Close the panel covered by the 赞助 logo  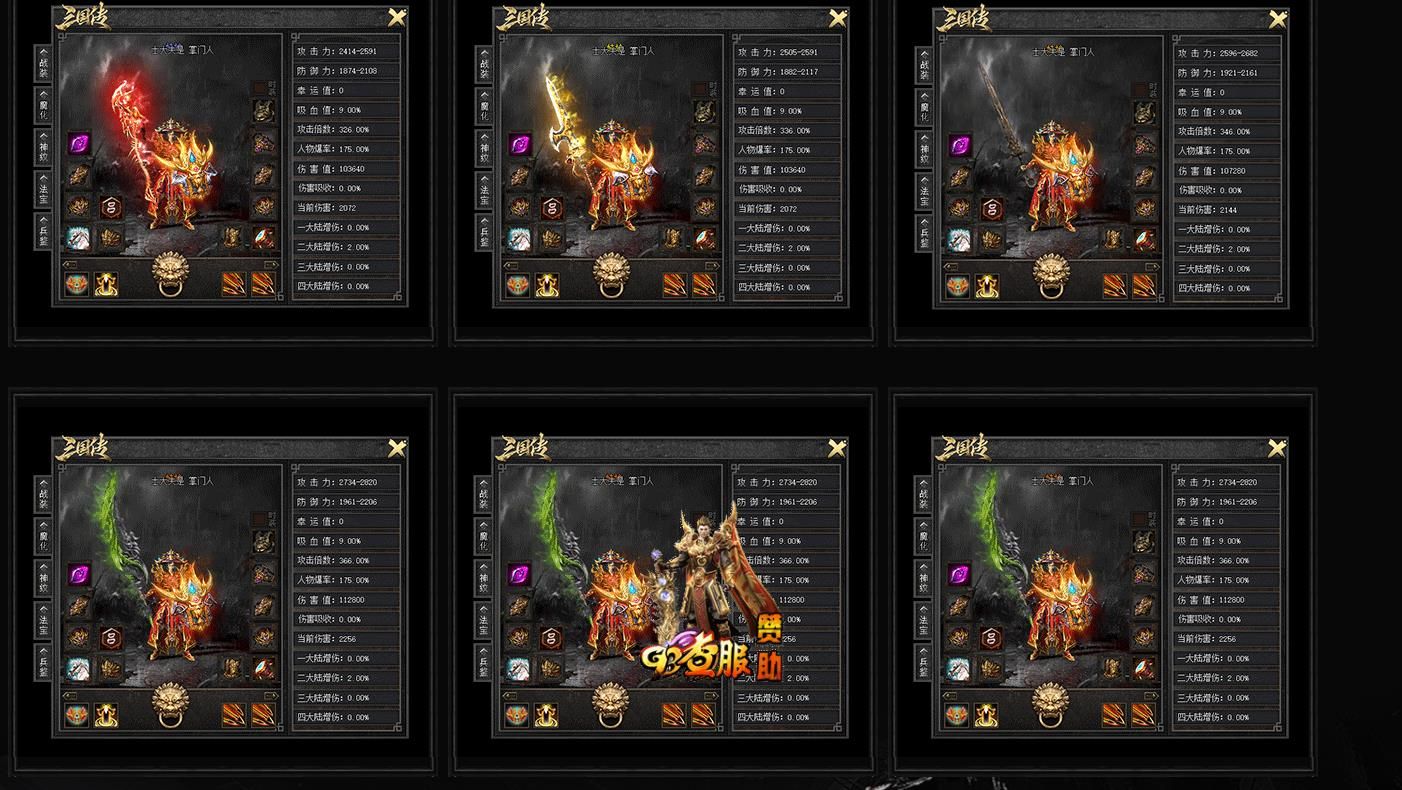[x=838, y=448]
